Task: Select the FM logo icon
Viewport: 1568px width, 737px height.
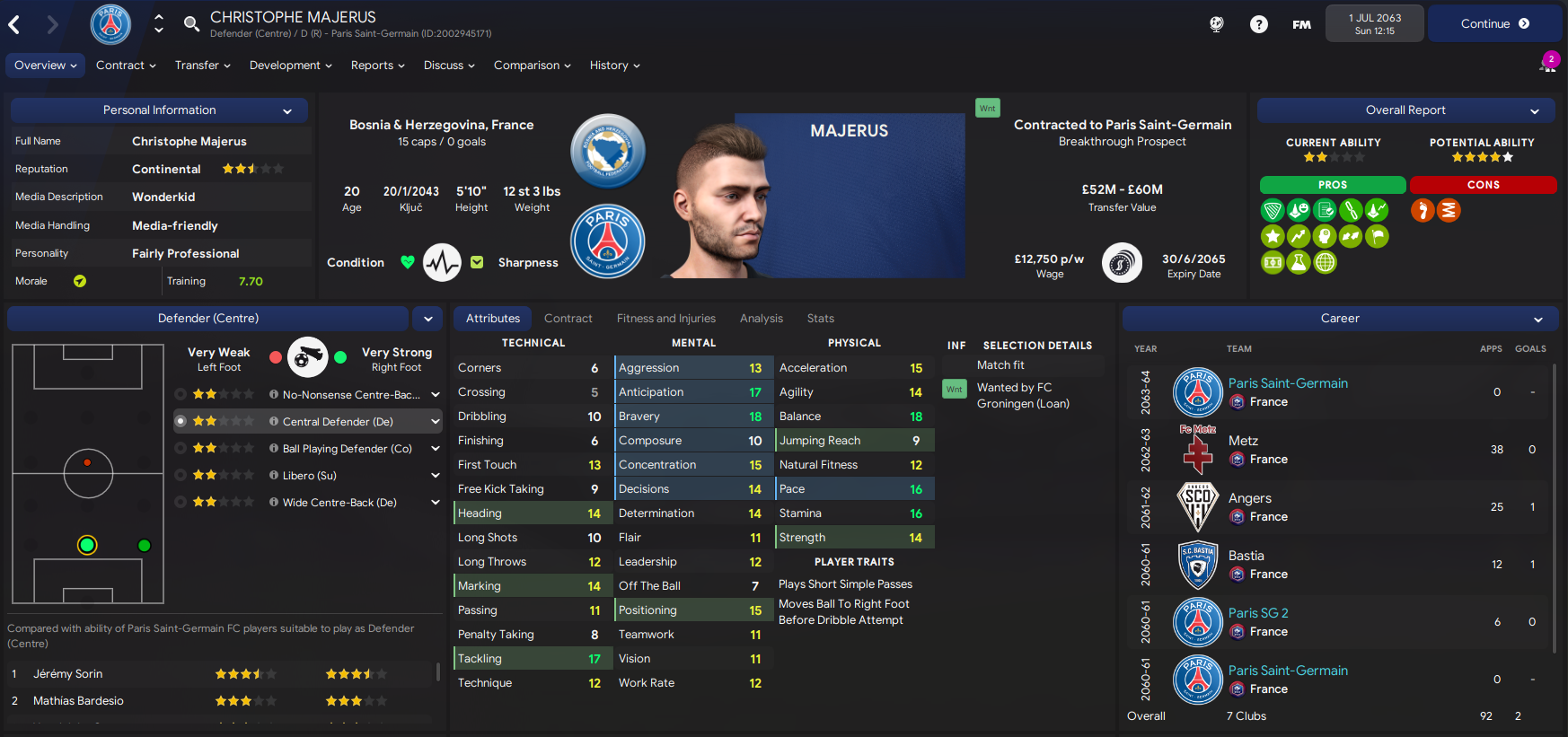Action: point(1300,24)
